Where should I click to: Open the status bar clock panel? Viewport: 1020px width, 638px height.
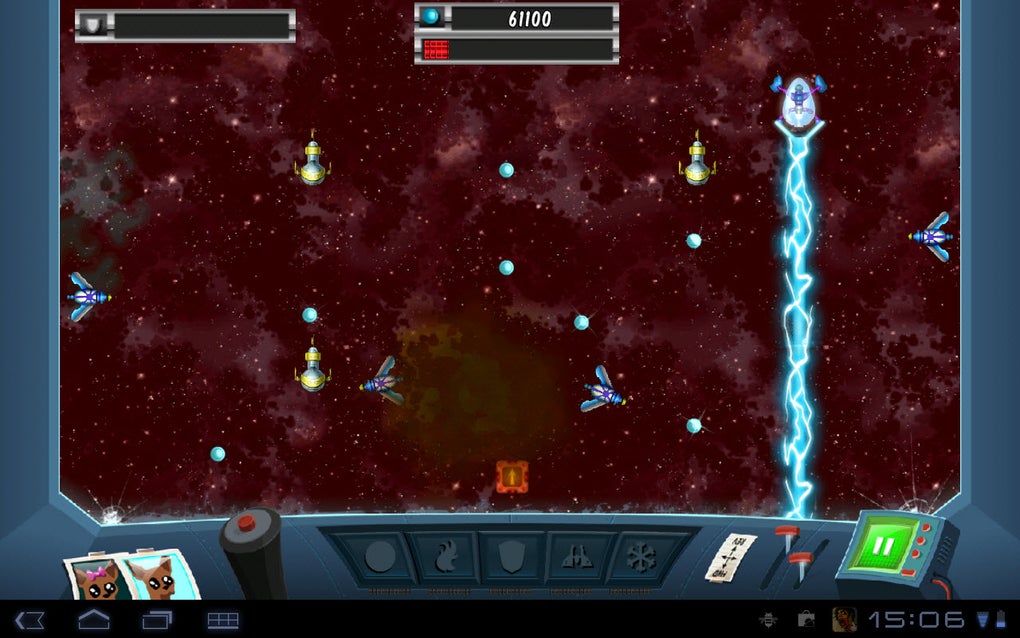pyautogui.click(x=916, y=620)
